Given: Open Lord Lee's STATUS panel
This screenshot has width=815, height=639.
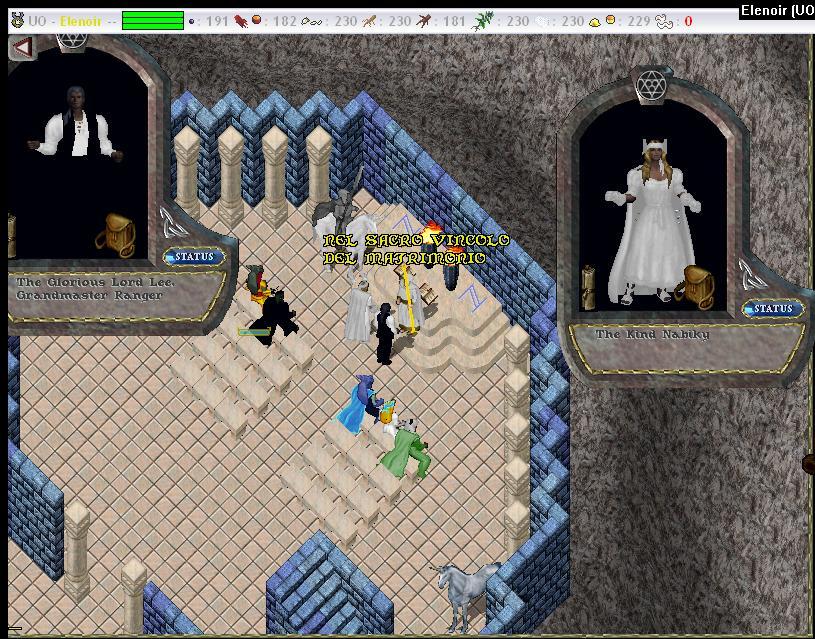Looking at the screenshot, I should [194, 257].
